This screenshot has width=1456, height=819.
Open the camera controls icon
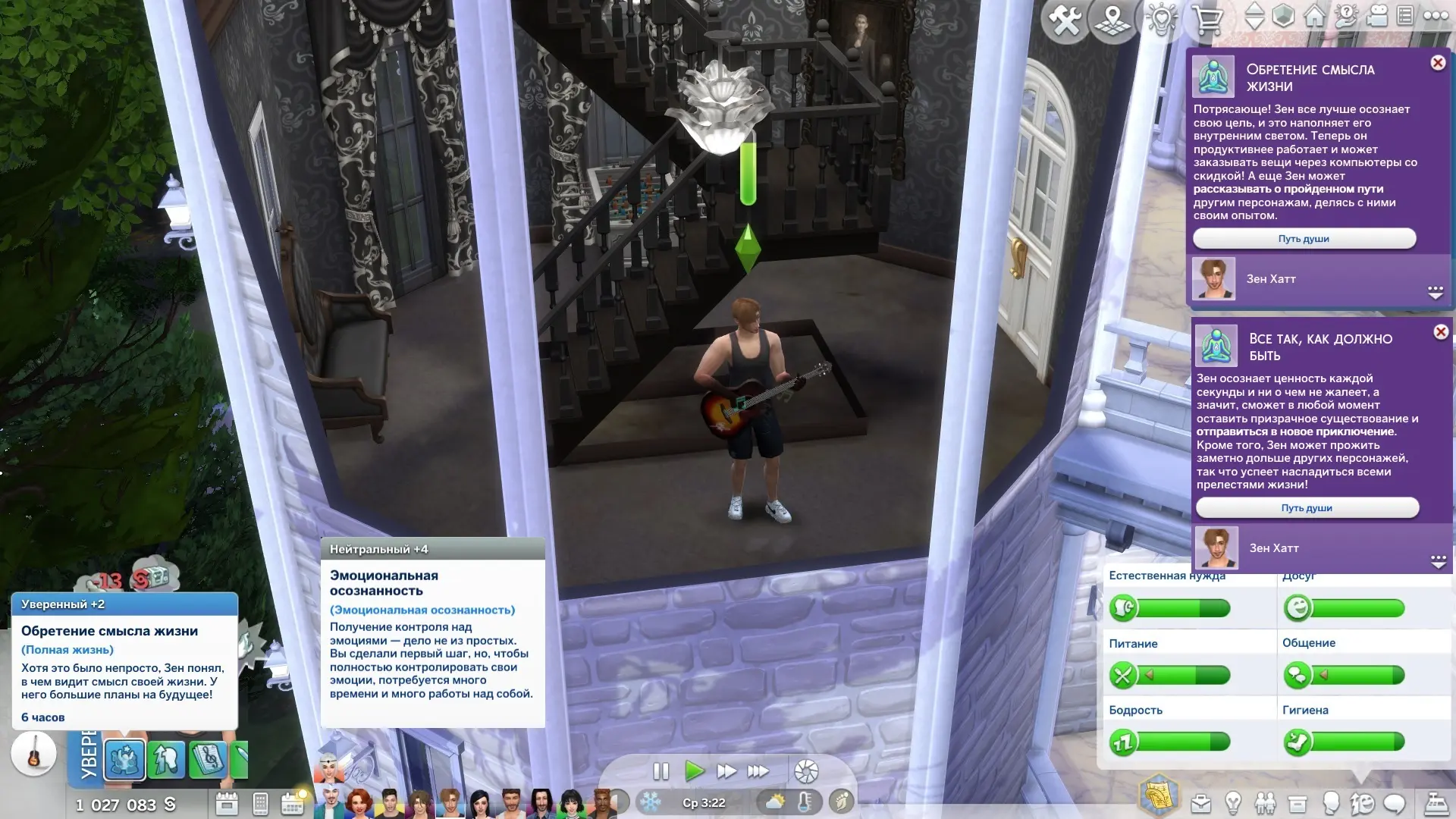tap(1377, 17)
